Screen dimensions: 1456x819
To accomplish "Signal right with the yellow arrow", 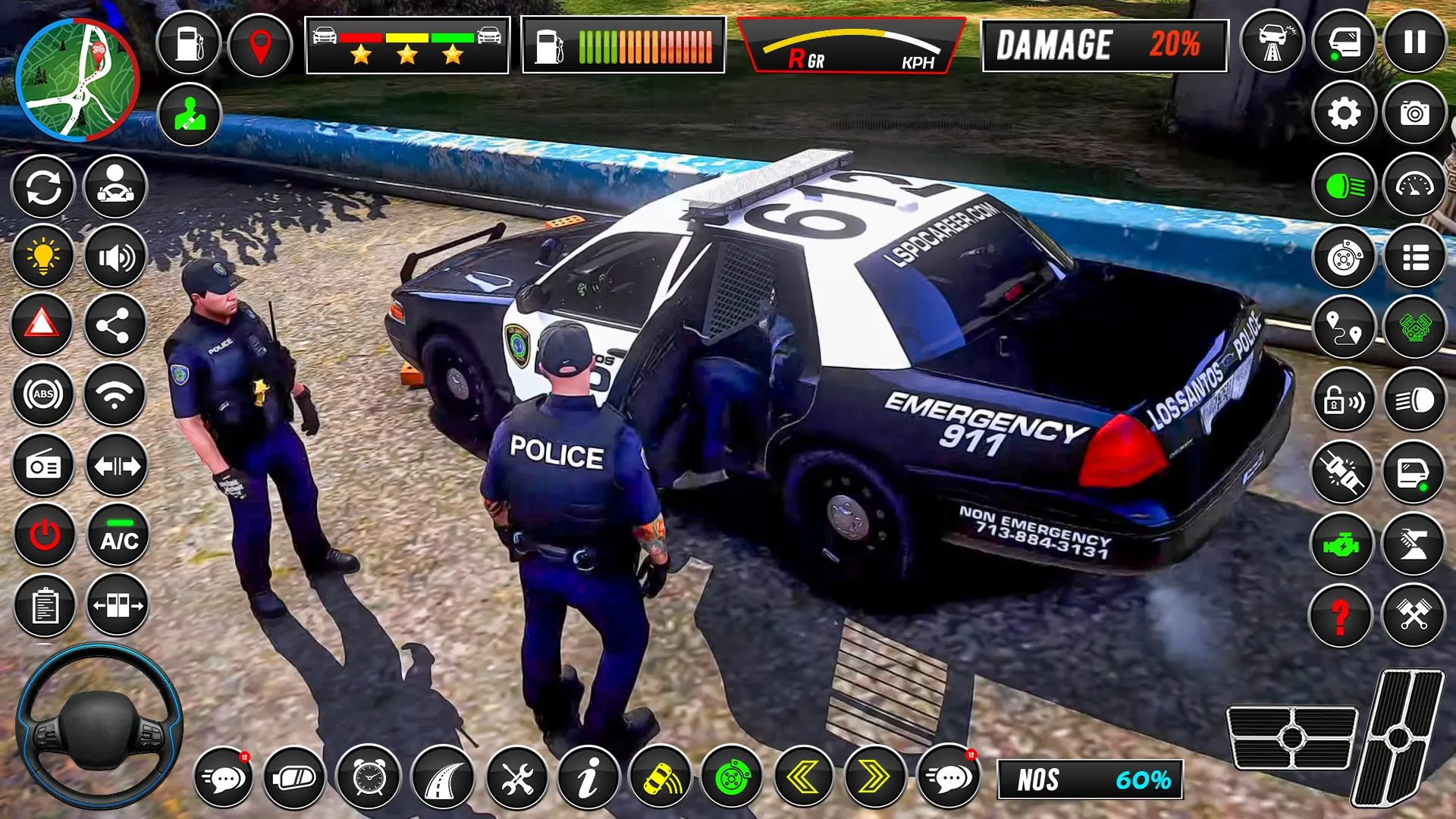I will click(x=874, y=777).
